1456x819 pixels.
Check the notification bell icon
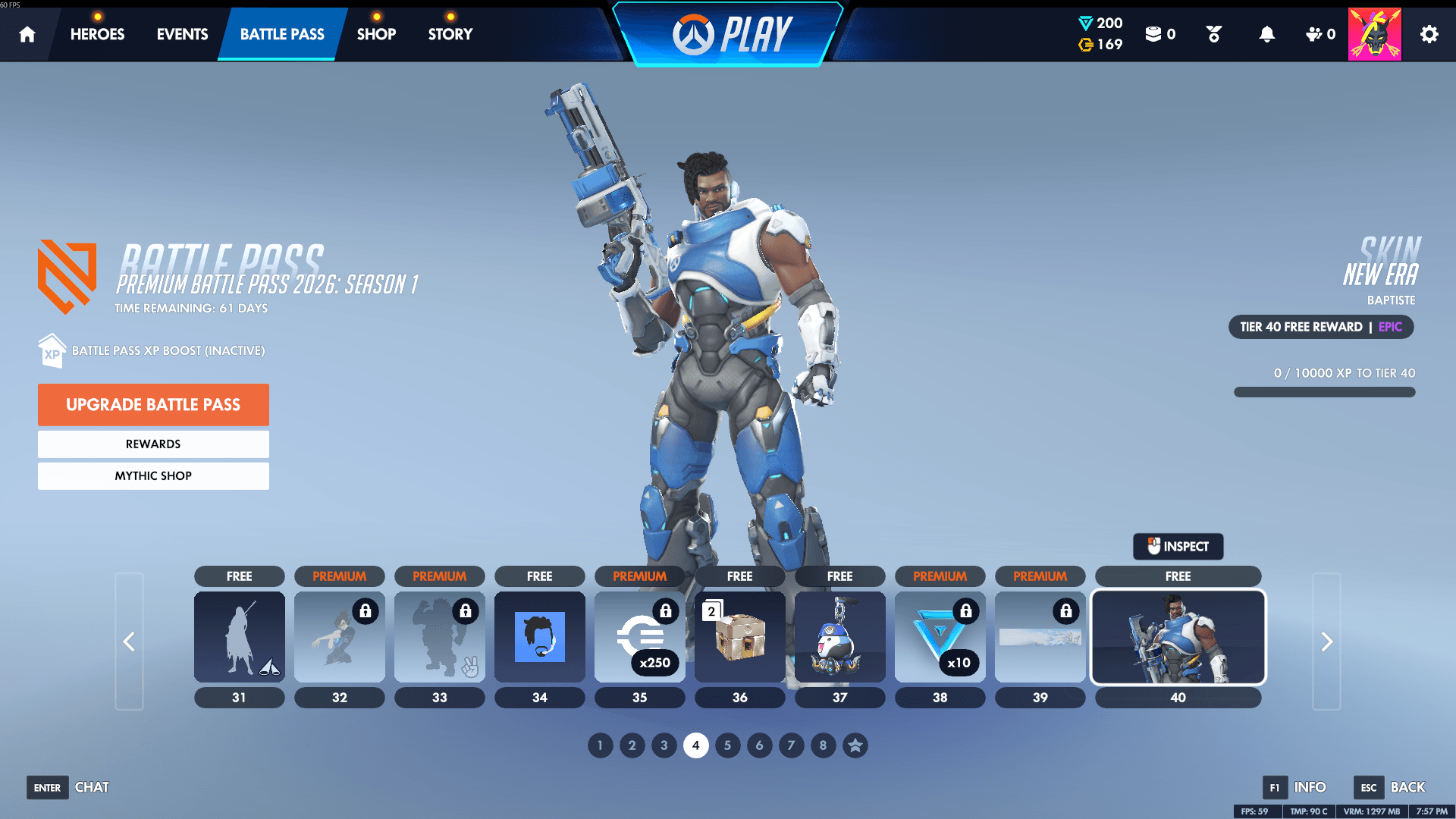(1267, 33)
